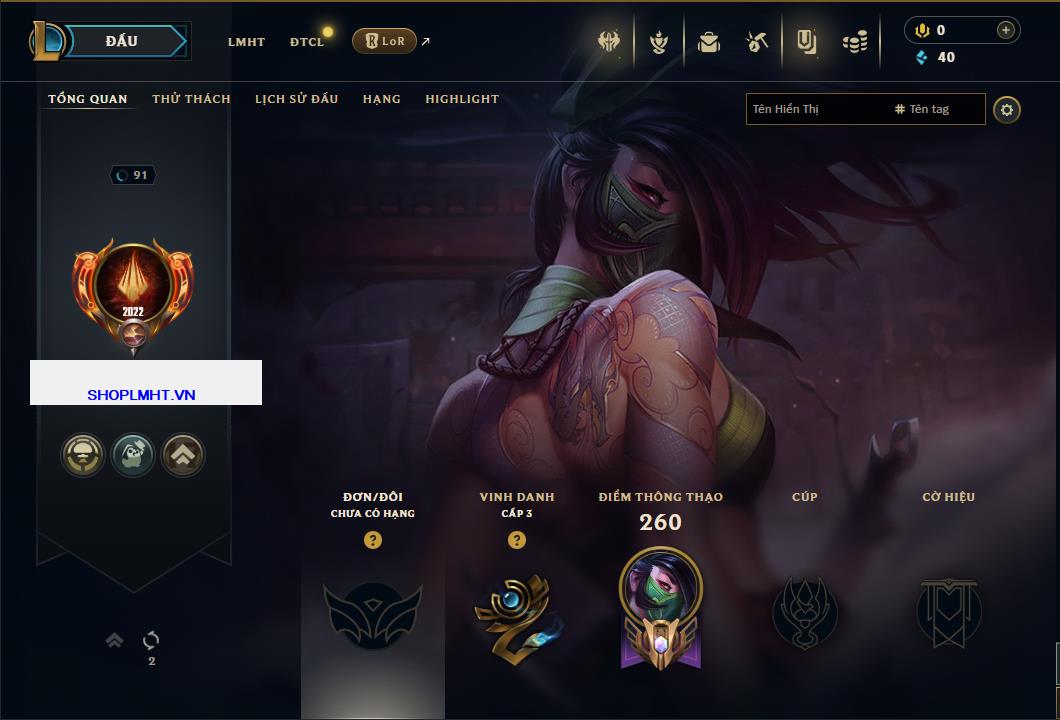Select the ĐƠN/ĐÔI ranked emblem
This screenshot has height=720, width=1060.
click(371, 612)
